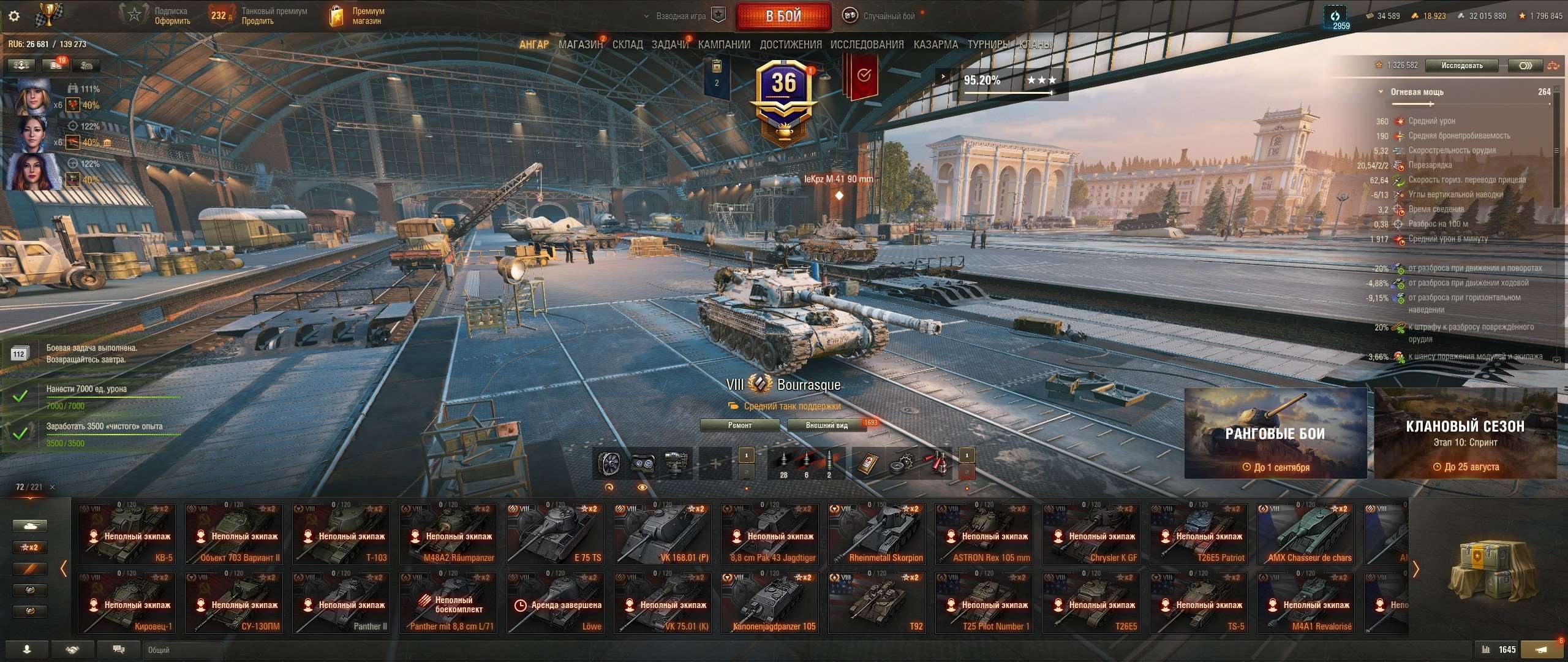Open the game settings gear
This screenshot has height=662, width=1568.
13,16
